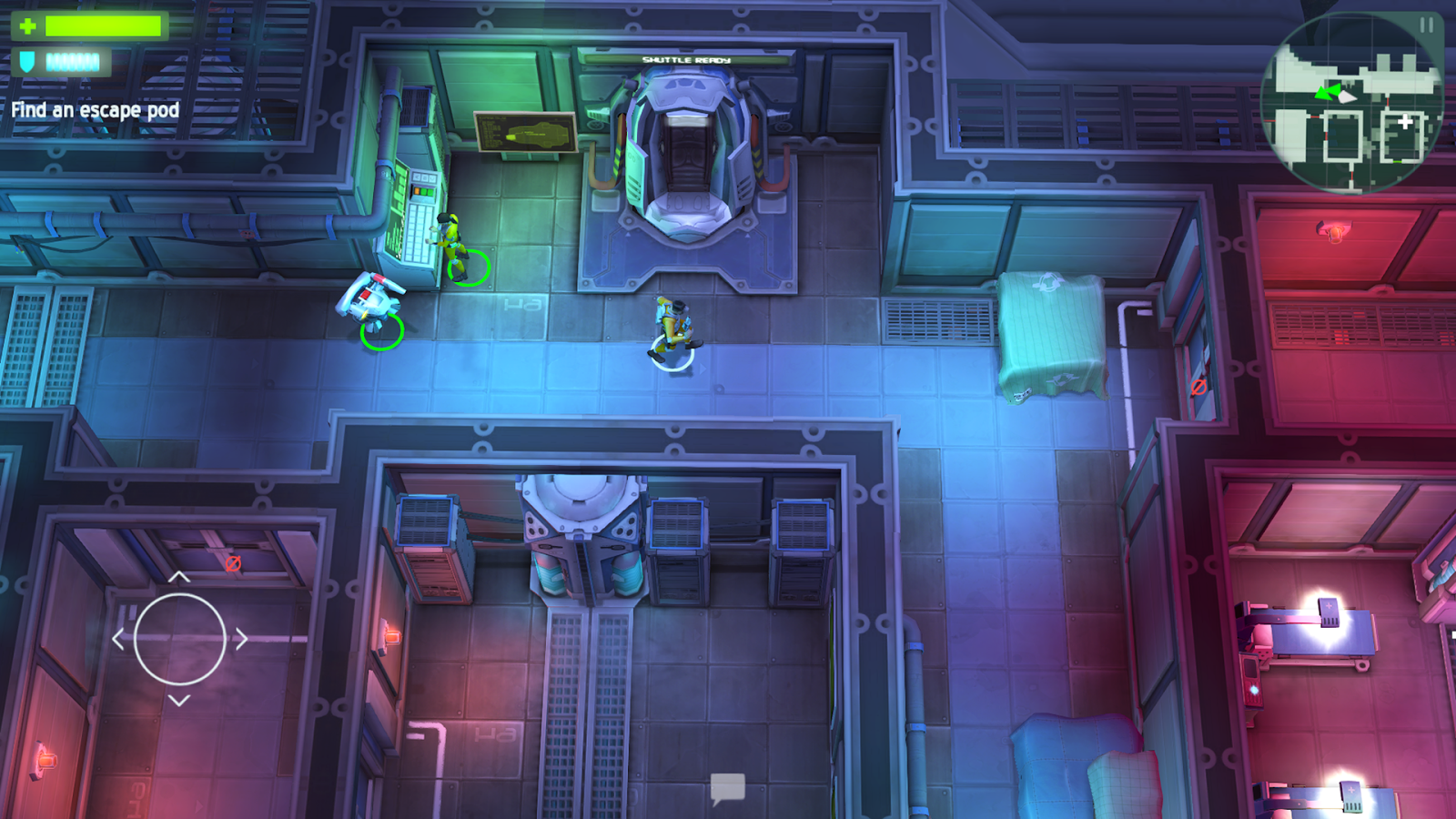Click the 'Find an escape pod' objective text

tap(96, 109)
